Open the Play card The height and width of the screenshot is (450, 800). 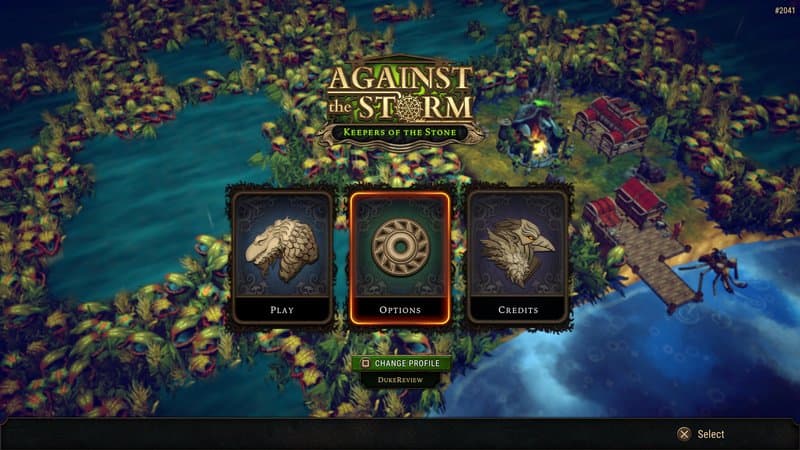point(281,256)
